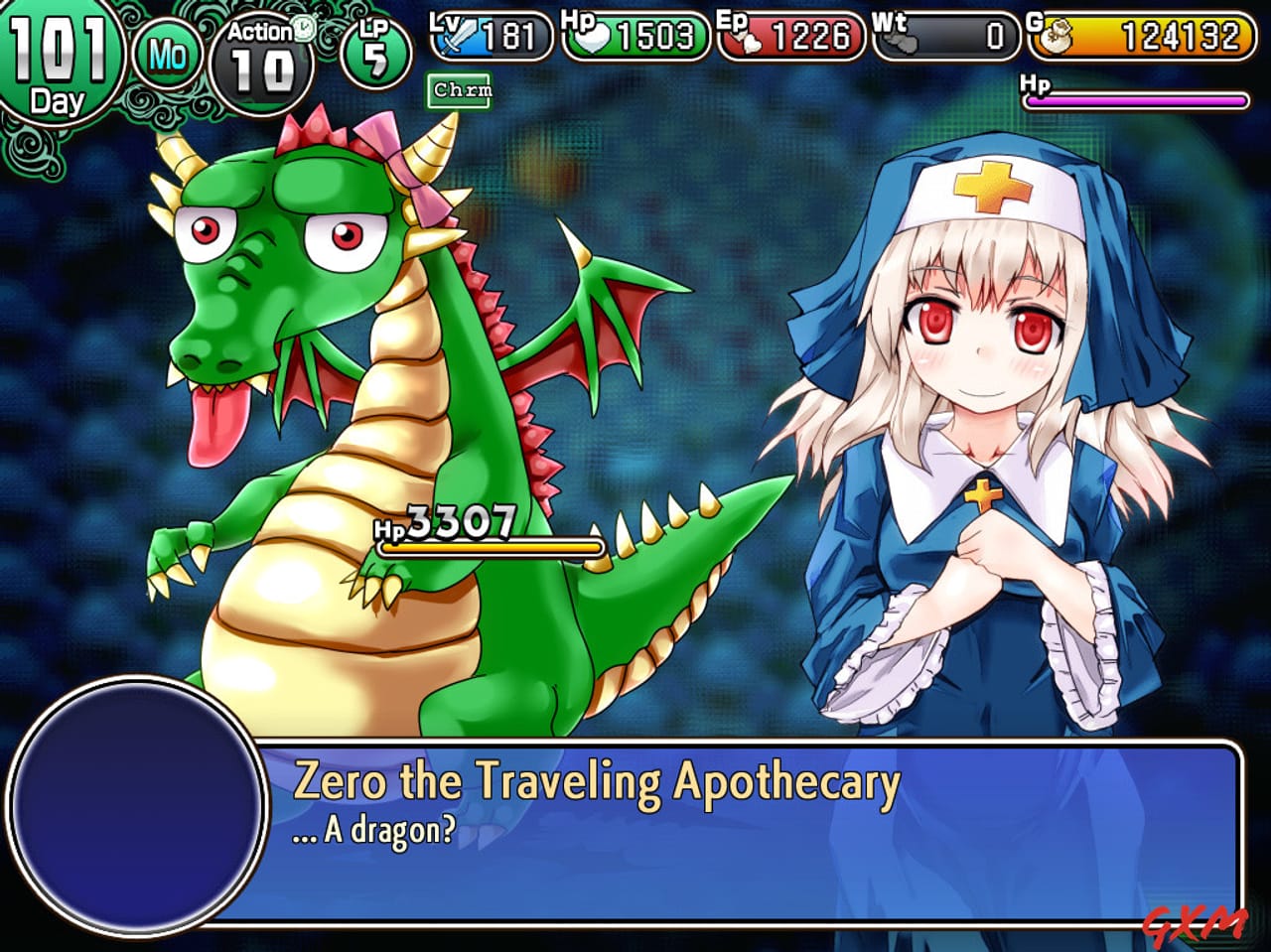
Task: Click the Hp label above Zero's bar
Action: [1035, 83]
